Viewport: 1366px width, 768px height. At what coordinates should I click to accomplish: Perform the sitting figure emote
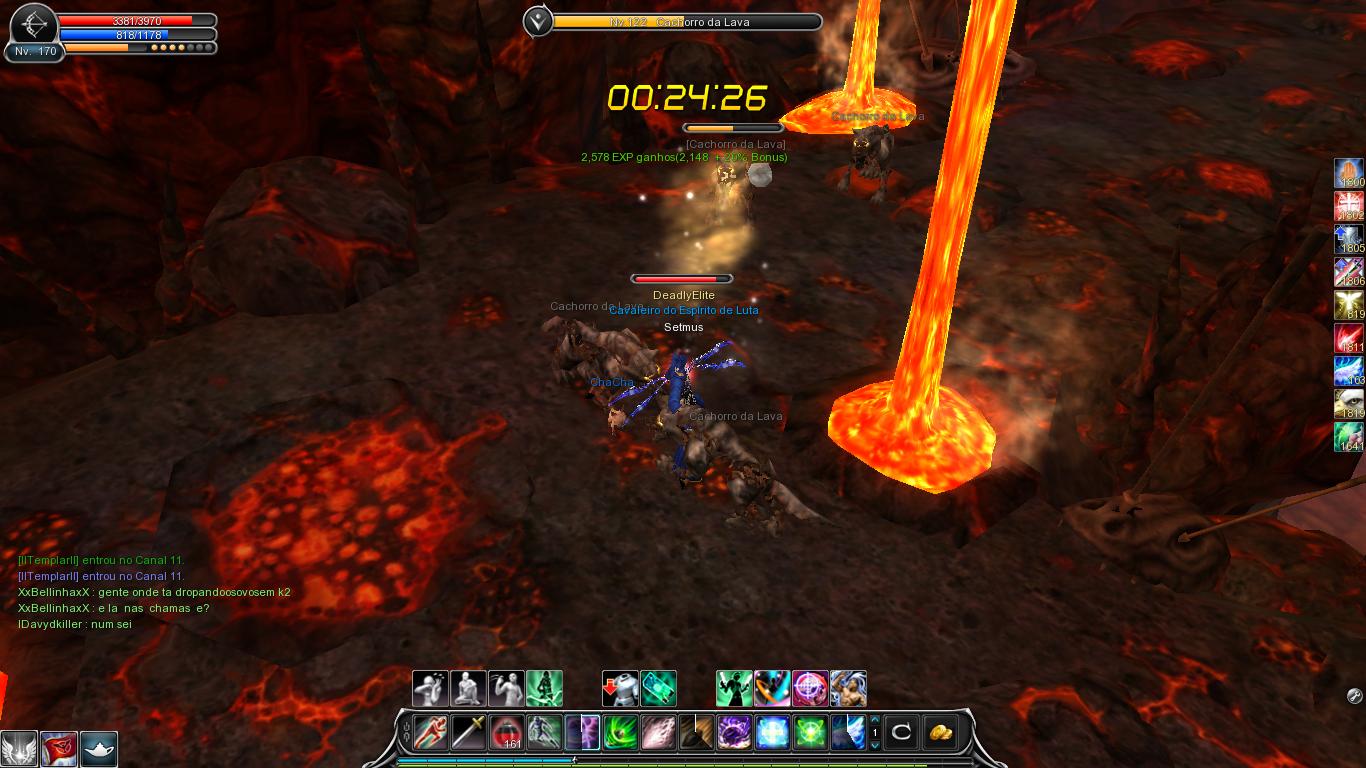pos(469,689)
